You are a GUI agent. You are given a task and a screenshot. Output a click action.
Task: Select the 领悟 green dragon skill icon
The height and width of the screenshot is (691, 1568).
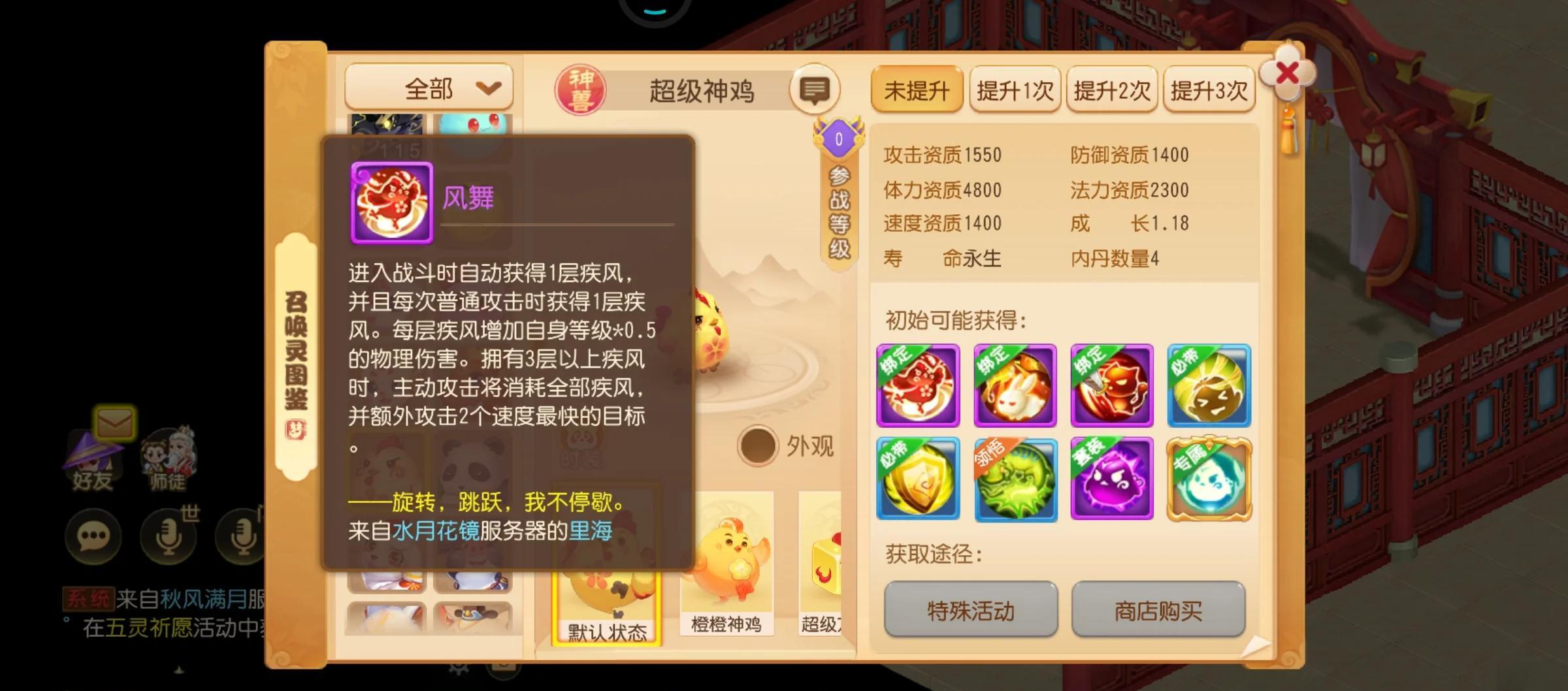coord(1014,480)
